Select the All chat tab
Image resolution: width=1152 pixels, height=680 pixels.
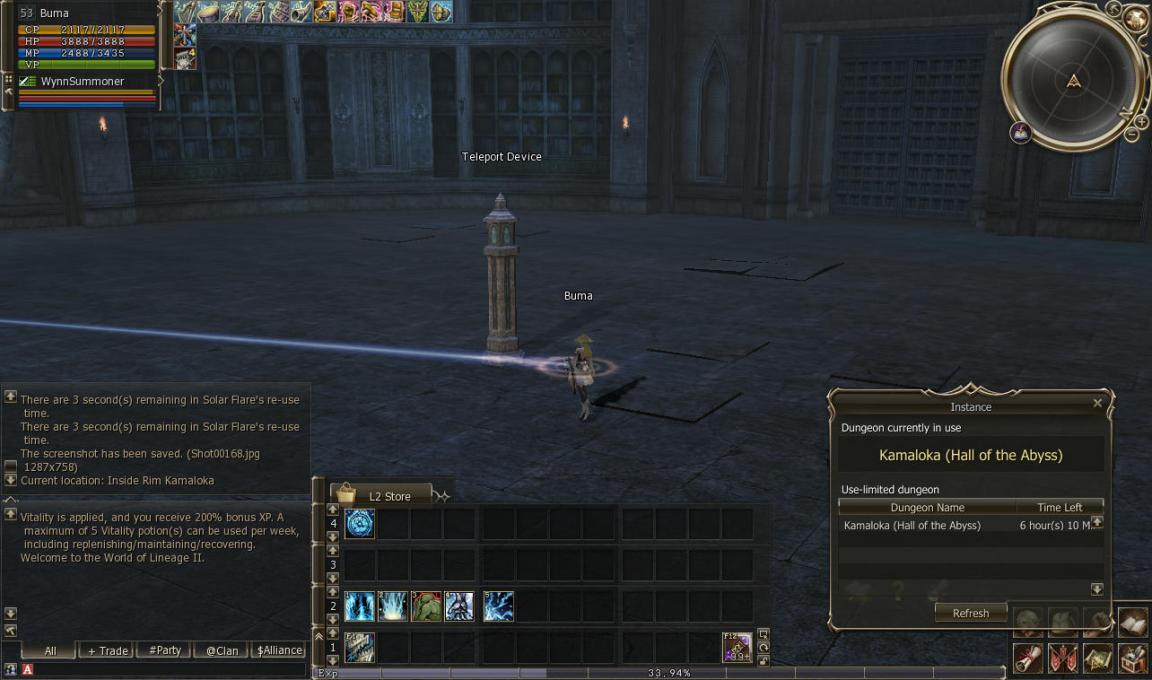(x=50, y=650)
